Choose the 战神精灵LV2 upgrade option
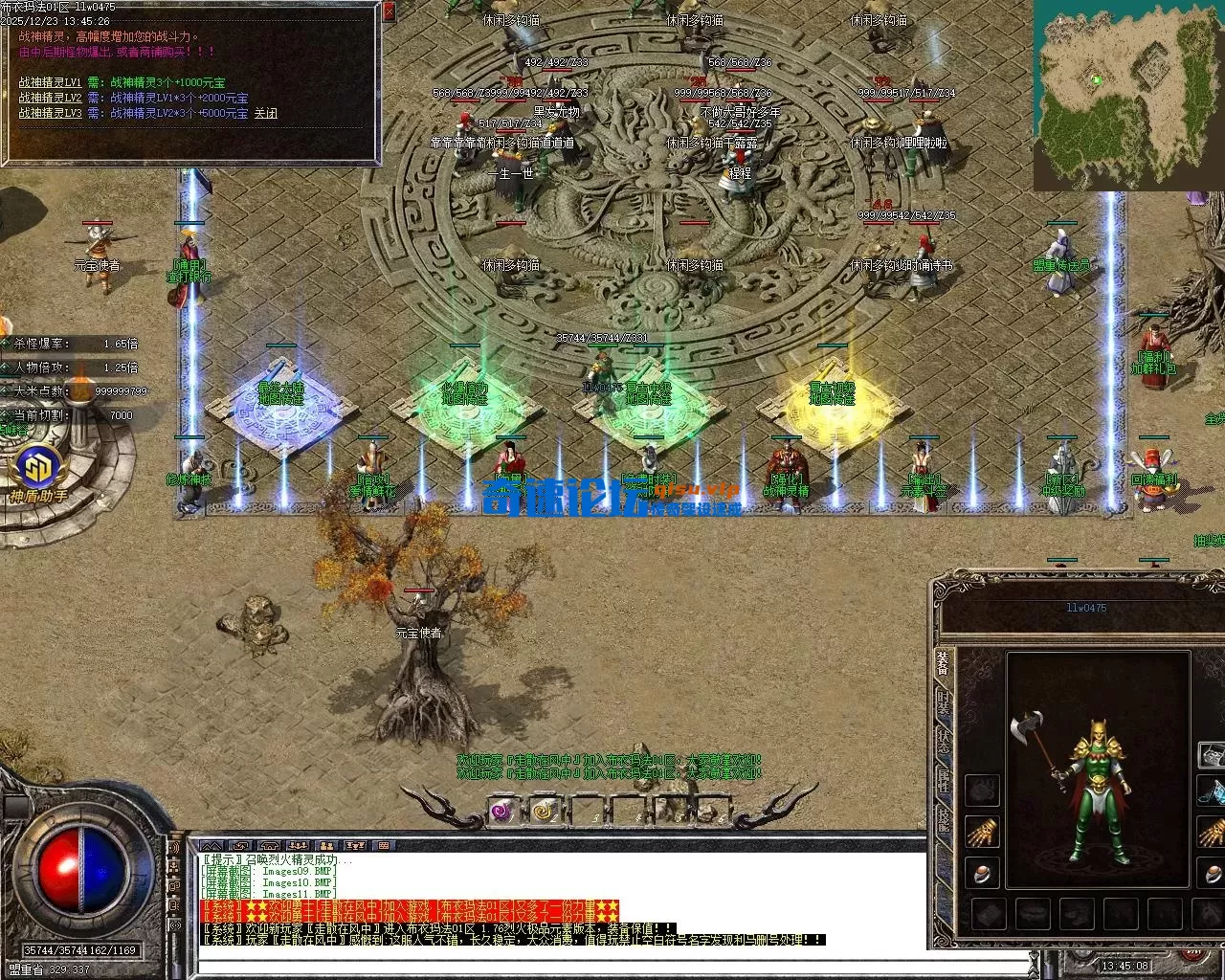The height and width of the screenshot is (980, 1225). 50,98
